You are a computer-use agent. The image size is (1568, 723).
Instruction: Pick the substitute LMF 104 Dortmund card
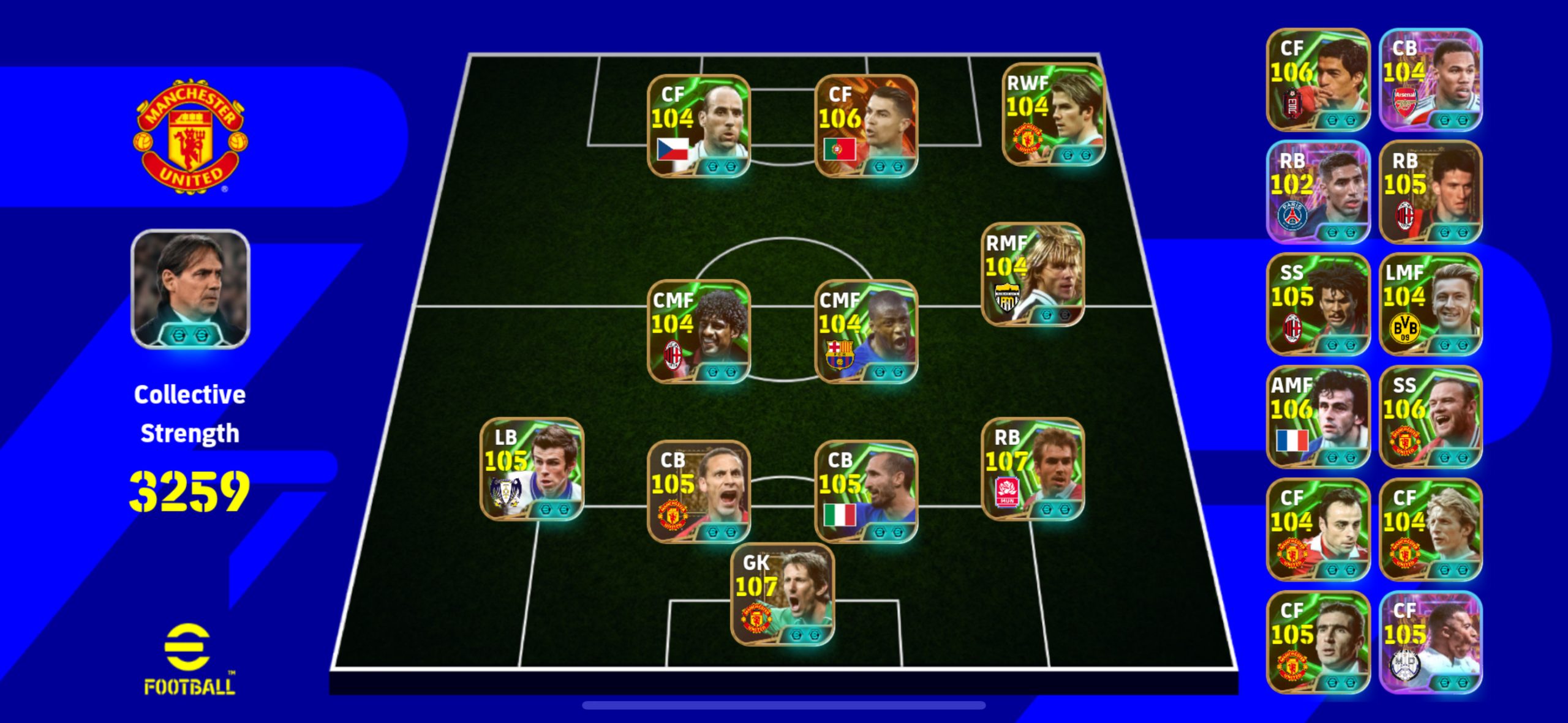tap(1430, 304)
